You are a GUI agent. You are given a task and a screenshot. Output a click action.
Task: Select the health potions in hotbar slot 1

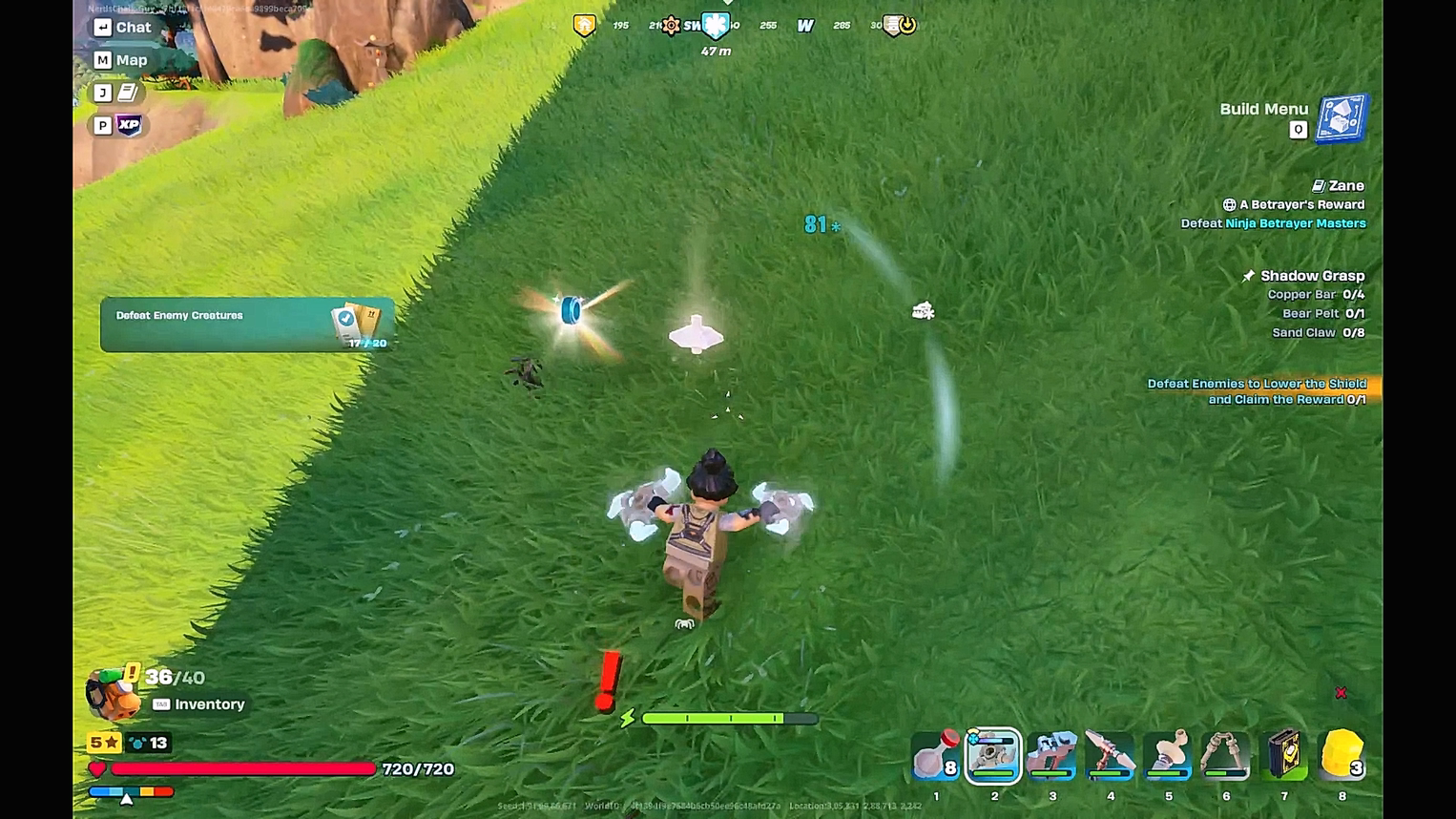pos(936,756)
